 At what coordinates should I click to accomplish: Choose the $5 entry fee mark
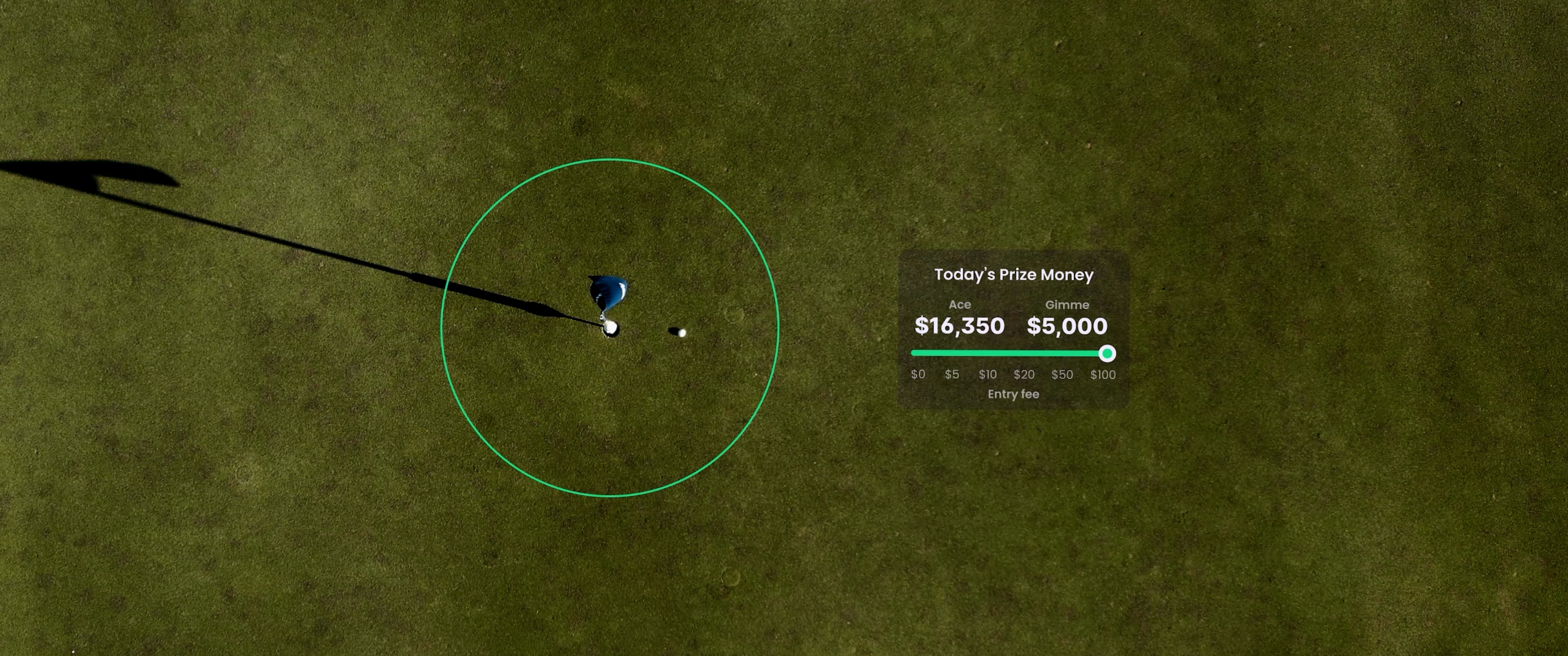[951, 374]
